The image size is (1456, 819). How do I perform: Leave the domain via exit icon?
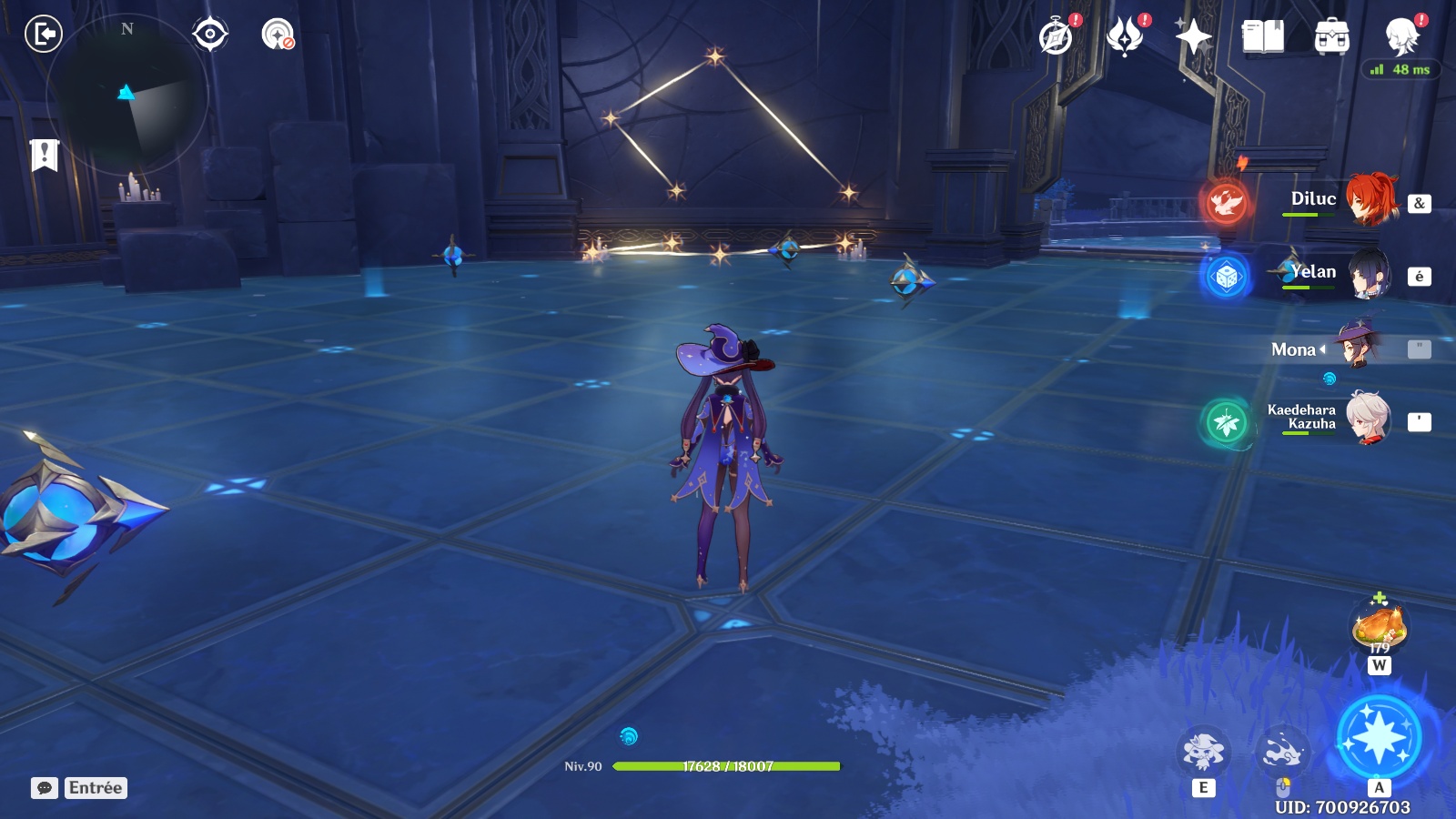tap(43, 35)
